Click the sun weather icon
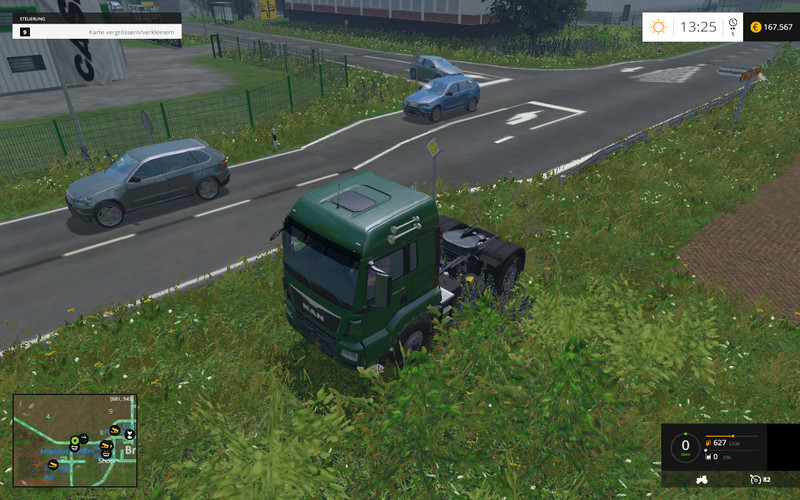The width and height of the screenshot is (800, 500). 658,27
